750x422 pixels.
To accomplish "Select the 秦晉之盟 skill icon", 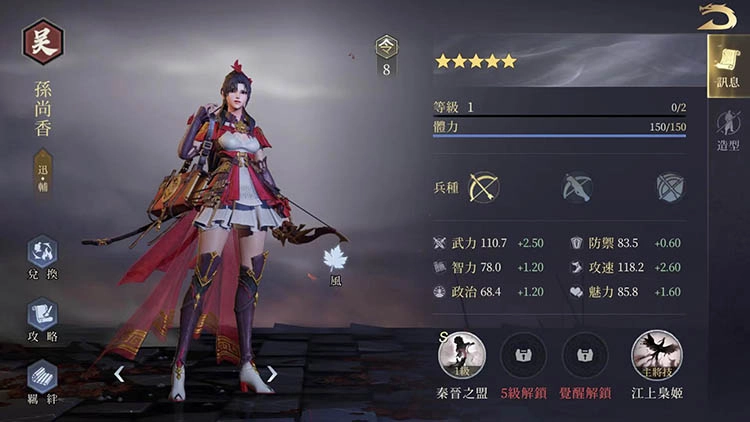I will (462, 354).
